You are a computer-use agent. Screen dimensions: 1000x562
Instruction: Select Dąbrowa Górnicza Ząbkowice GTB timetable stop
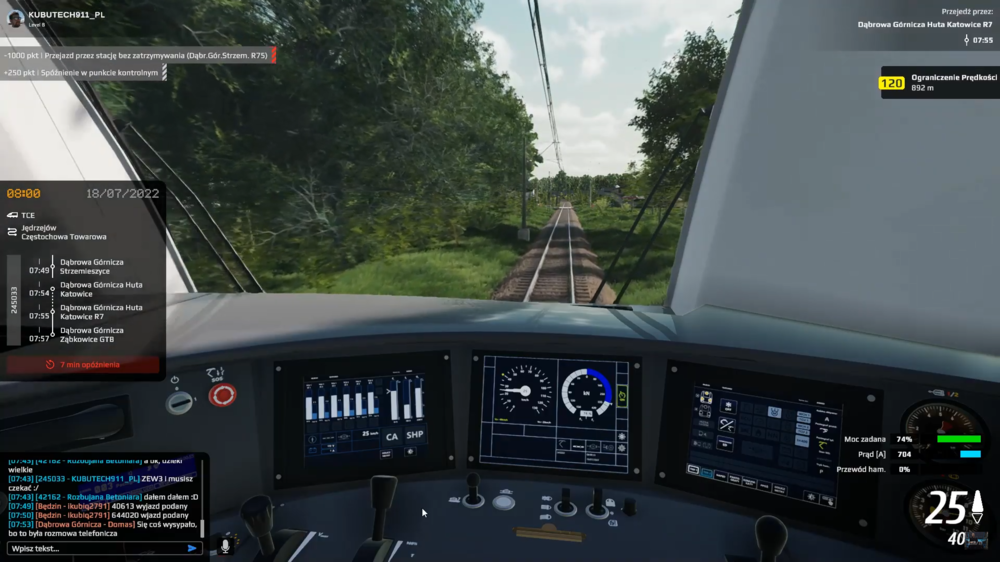pos(92,334)
